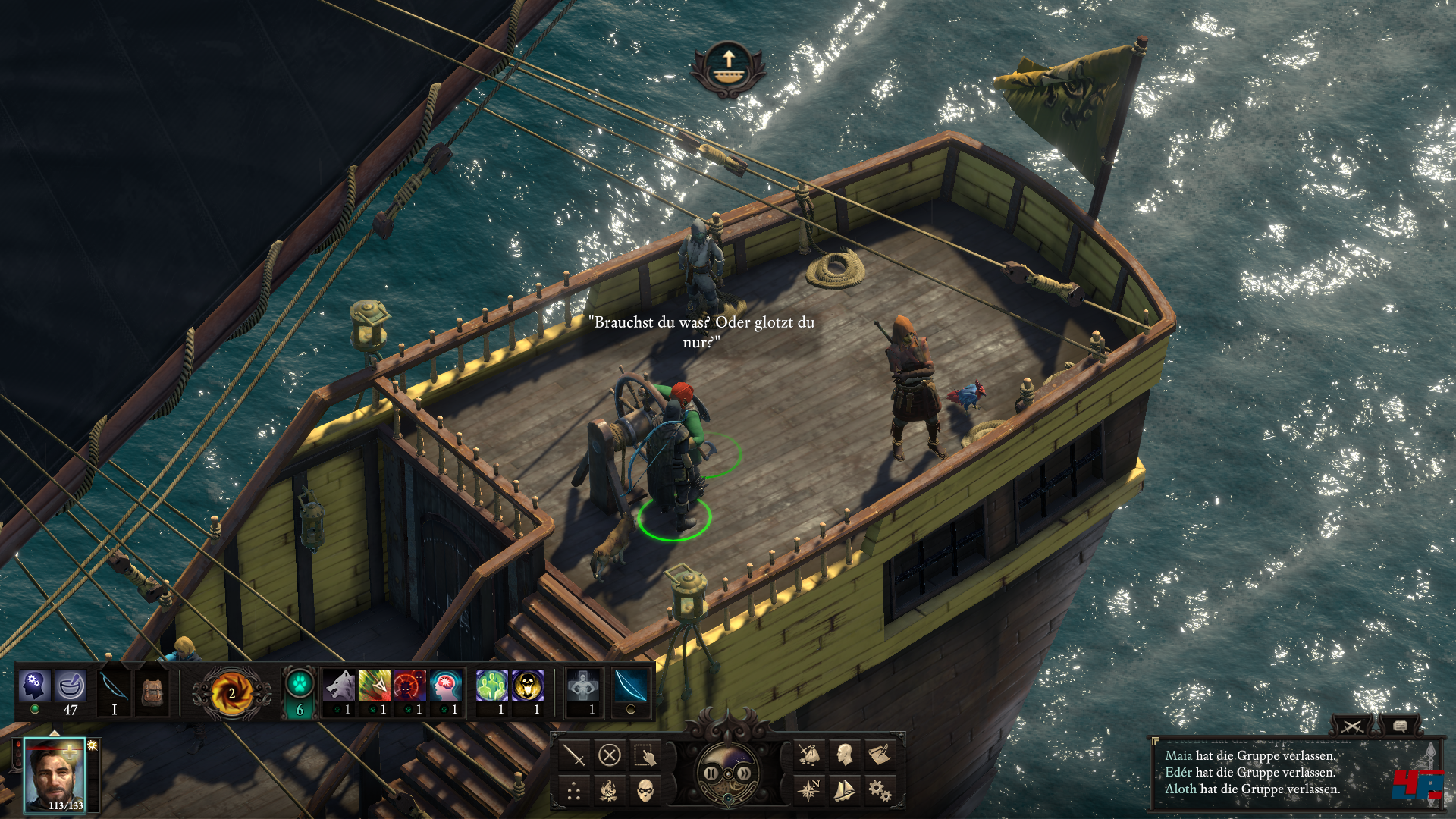Use the arrow shot ability icon

coord(374,687)
